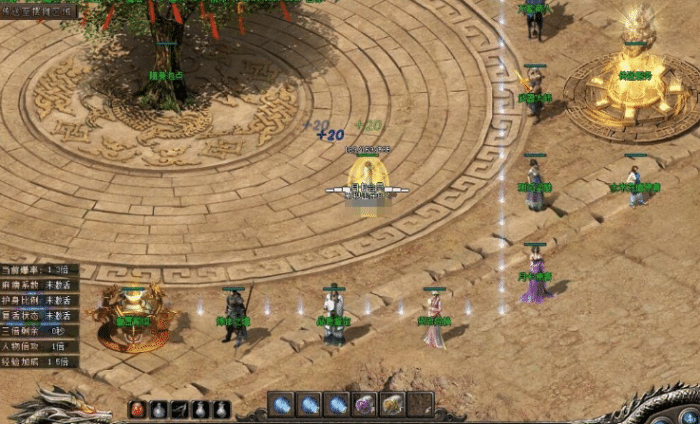Image resolution: width=700 pixels, height=424 pixels.
Task: Activate the golden skill slot
Action: (393, 404)
